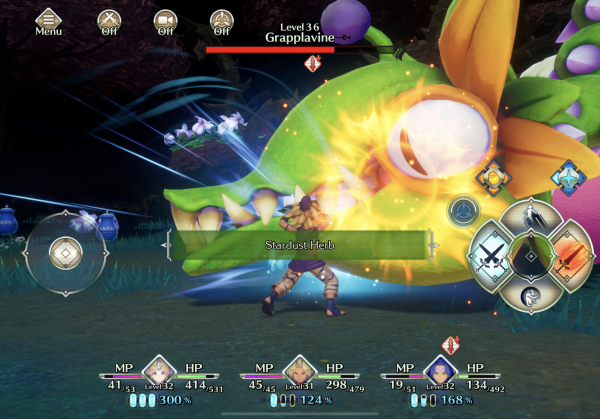Toggle the crossed swords auto-battle option
This screenshot has width=600, height=419.
click(108, 20)
